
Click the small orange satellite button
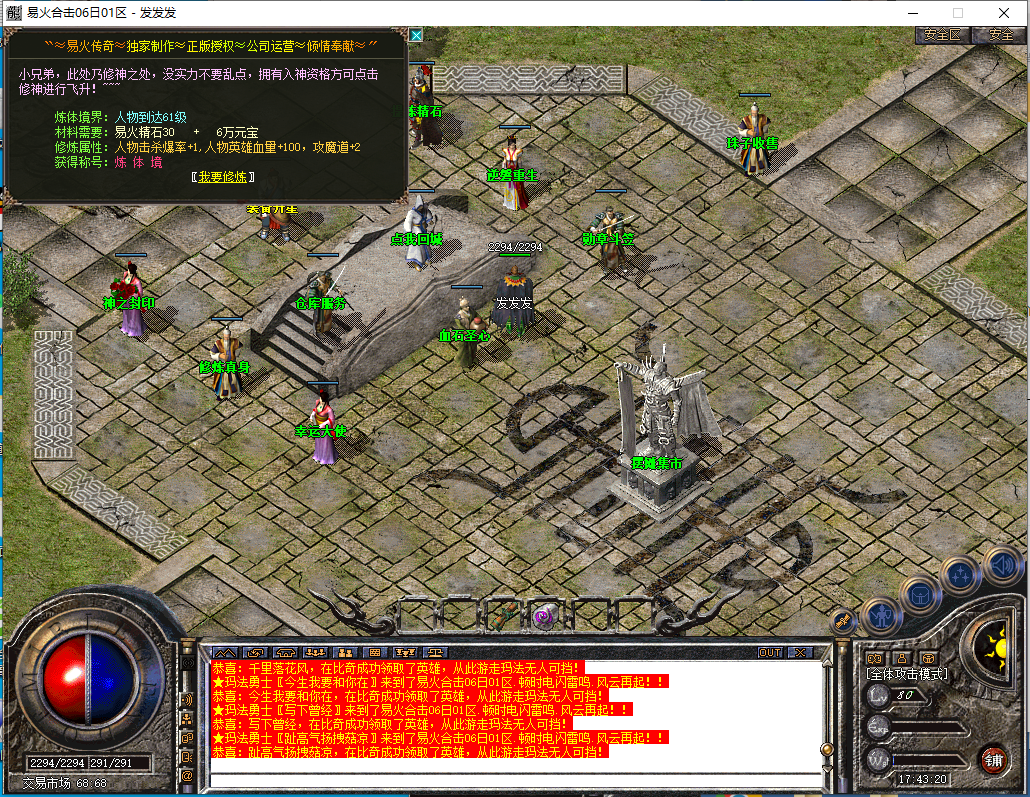pos(845,621)
